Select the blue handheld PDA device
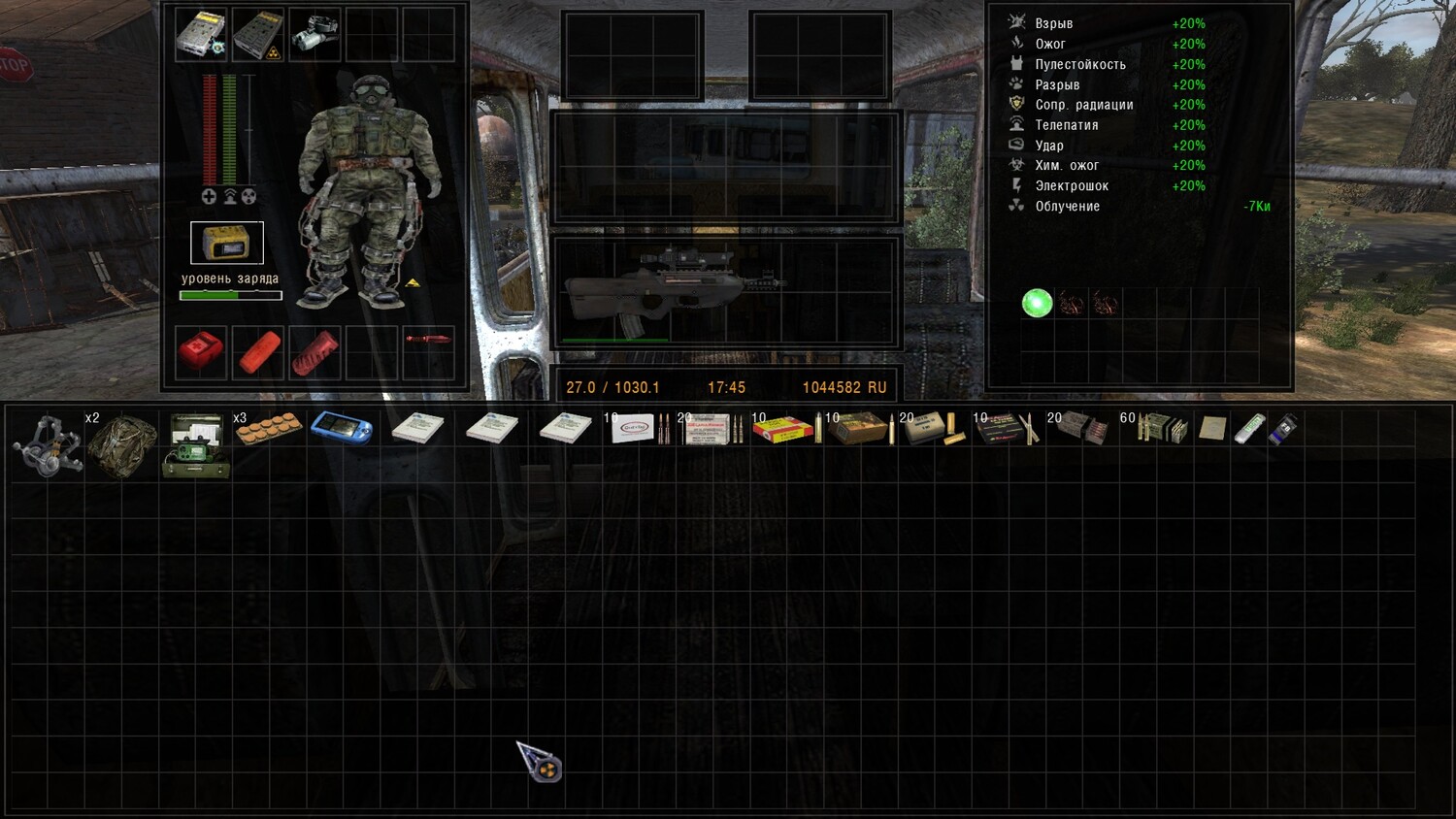The image size is (1456, 819). click(x=342, y=428)
